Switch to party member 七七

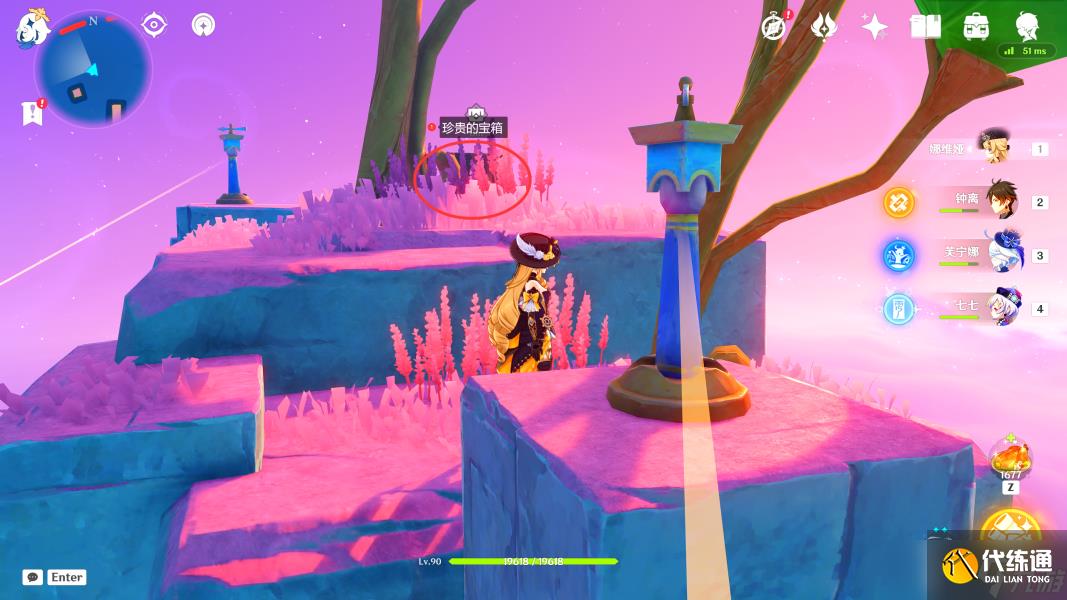coord(1003,307)
